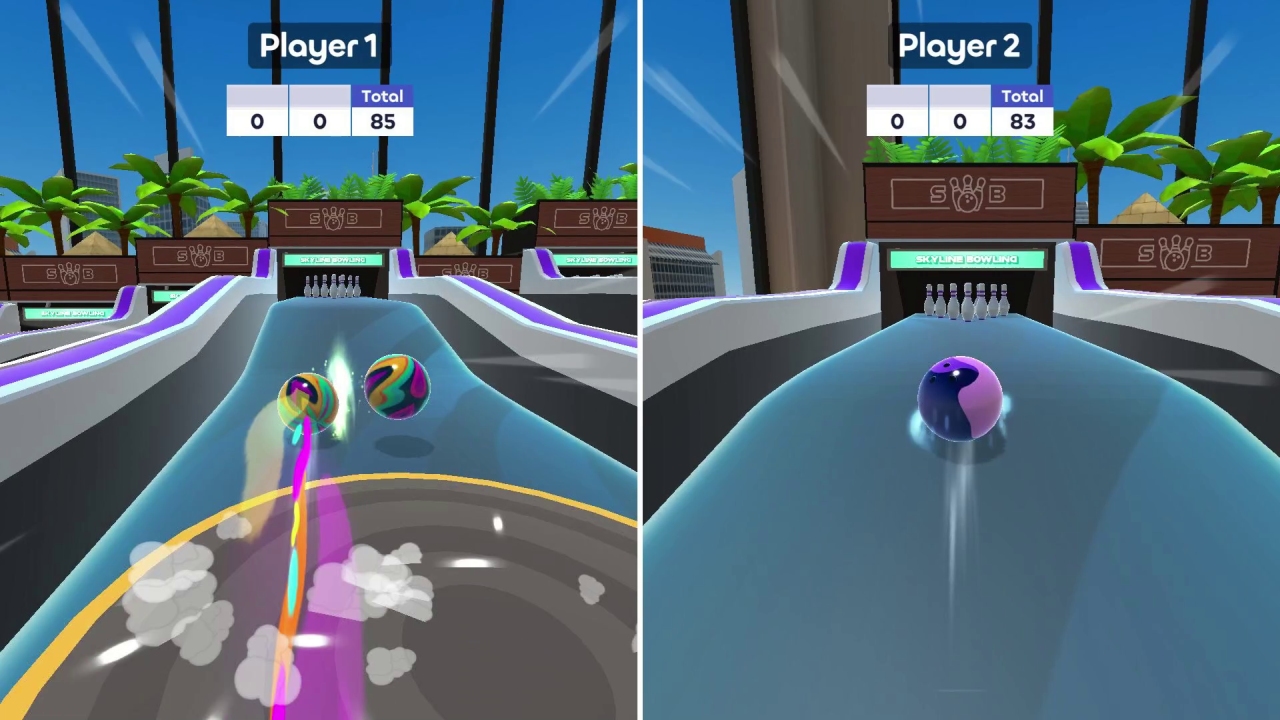Viewport: 1280px width, 720px height.
Task: Click the Total header on Player 2's scoreboard
Action: [1023, 96]
